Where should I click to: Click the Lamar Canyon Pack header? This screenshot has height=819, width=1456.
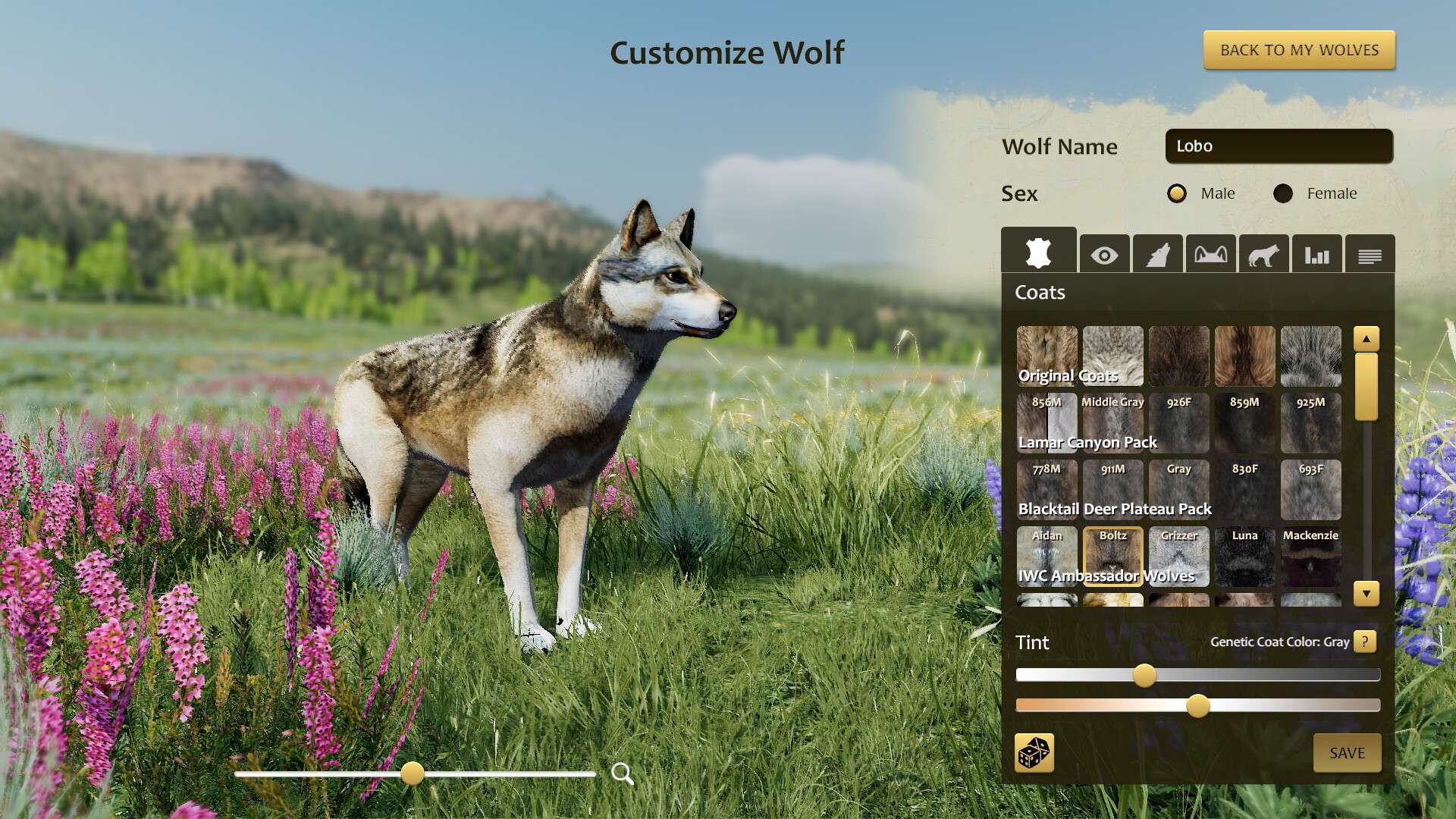[1087, 442]
